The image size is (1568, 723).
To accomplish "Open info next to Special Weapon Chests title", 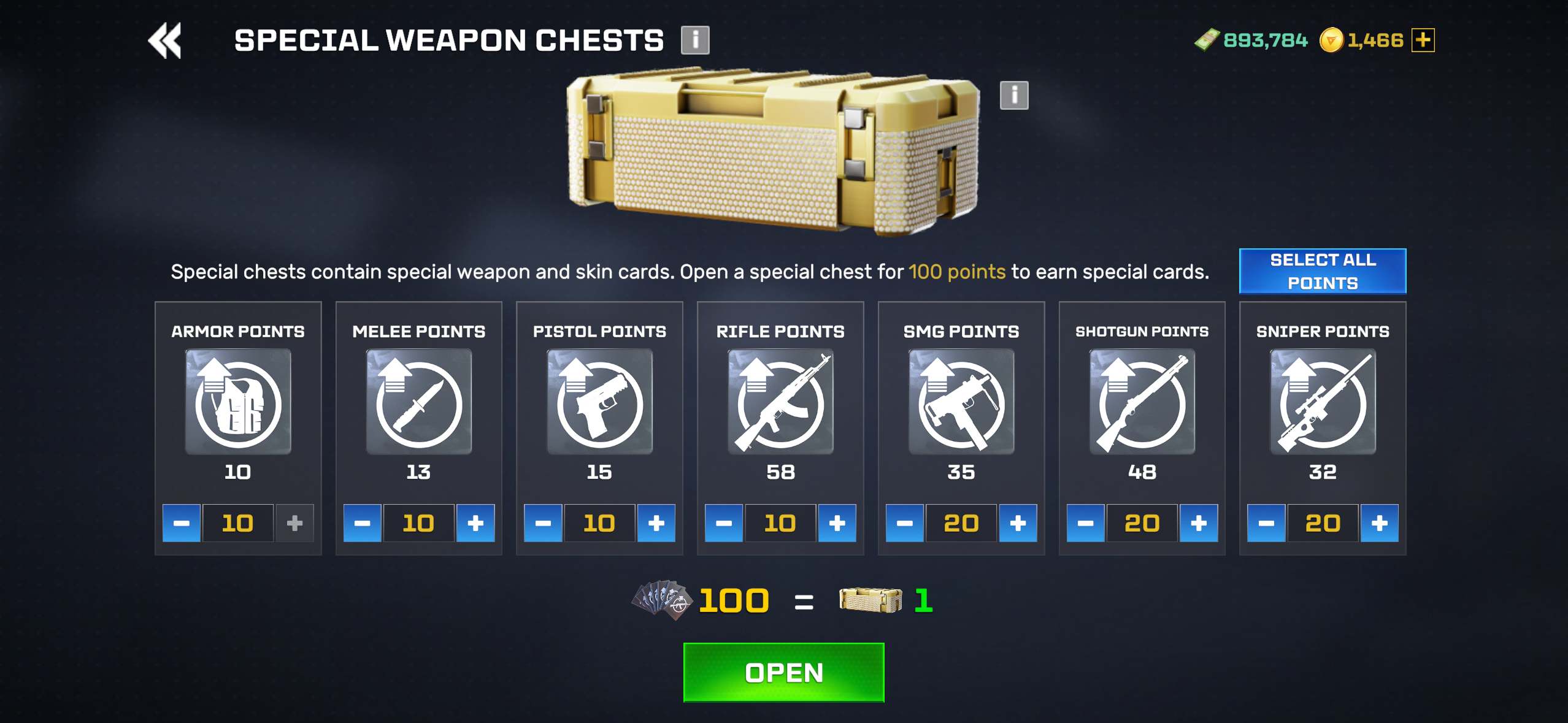I will click(x=694, y=40).
